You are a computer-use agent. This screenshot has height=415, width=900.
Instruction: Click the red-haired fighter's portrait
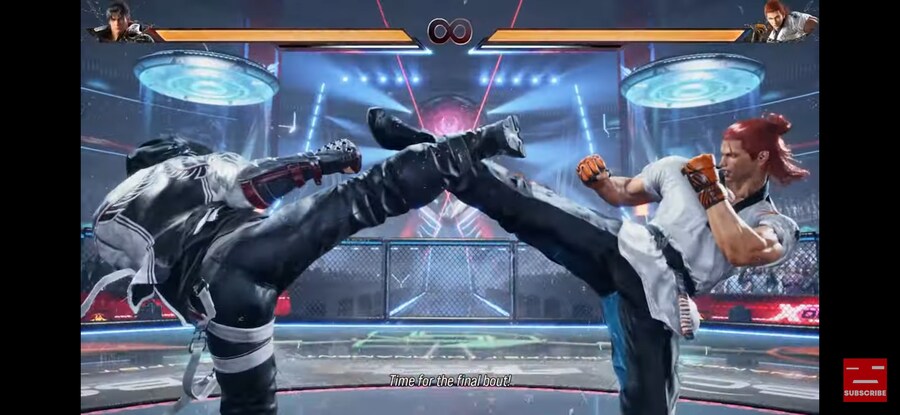pyautogui.click(x=783, y=22)
